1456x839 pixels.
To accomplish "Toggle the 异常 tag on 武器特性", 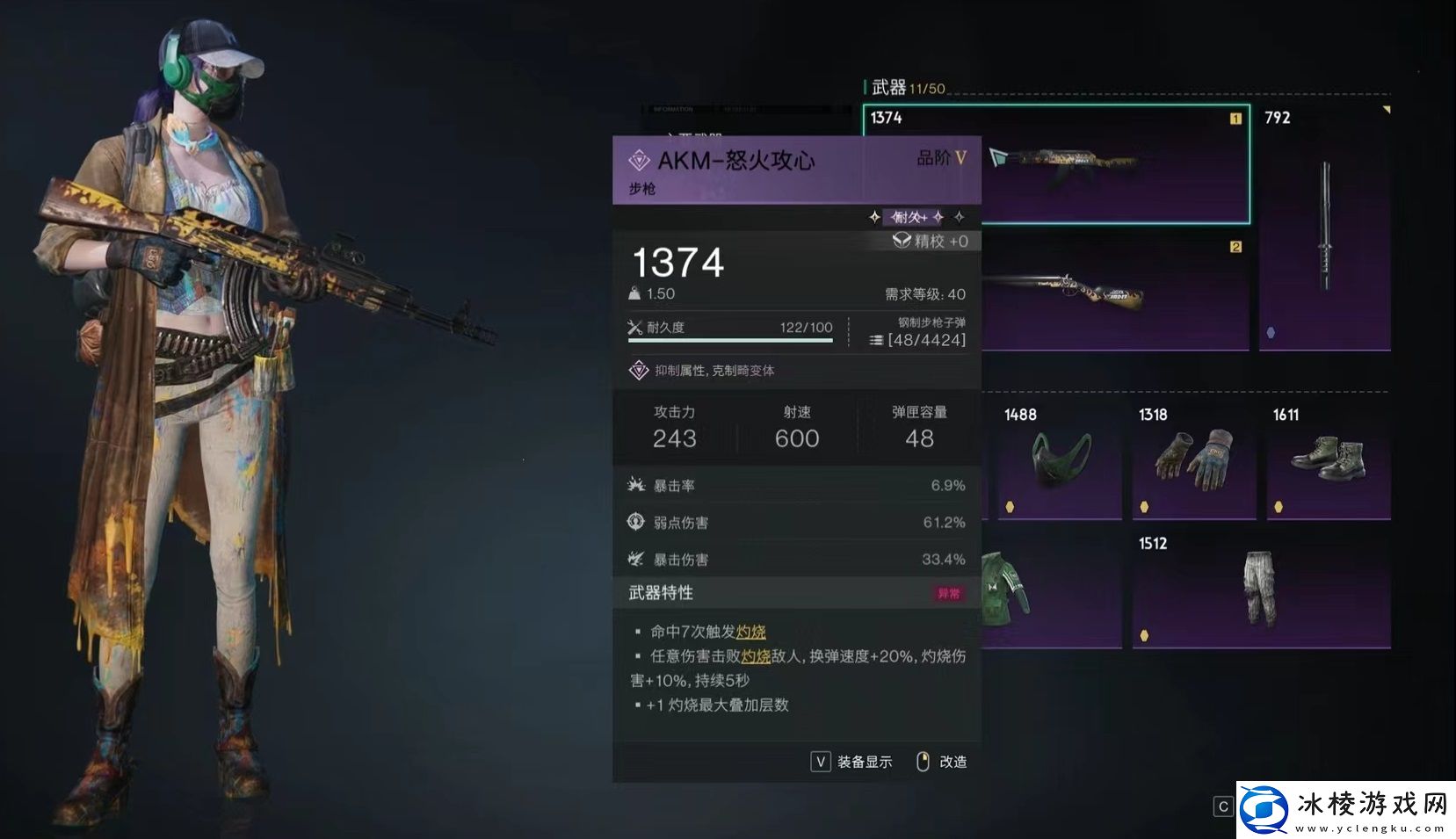I will (x=949, y=593).
